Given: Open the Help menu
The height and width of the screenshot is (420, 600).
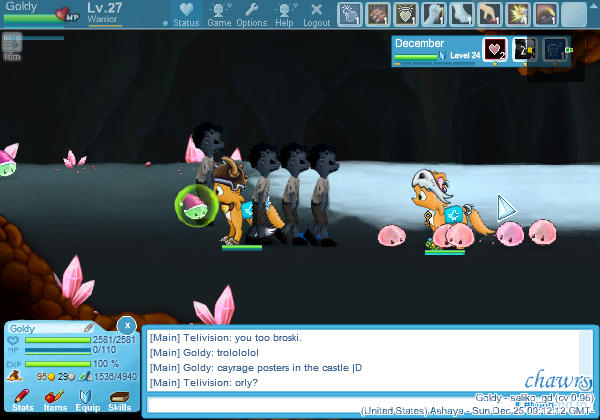Looking at the screenshot, I should click(x=284, y=13).
